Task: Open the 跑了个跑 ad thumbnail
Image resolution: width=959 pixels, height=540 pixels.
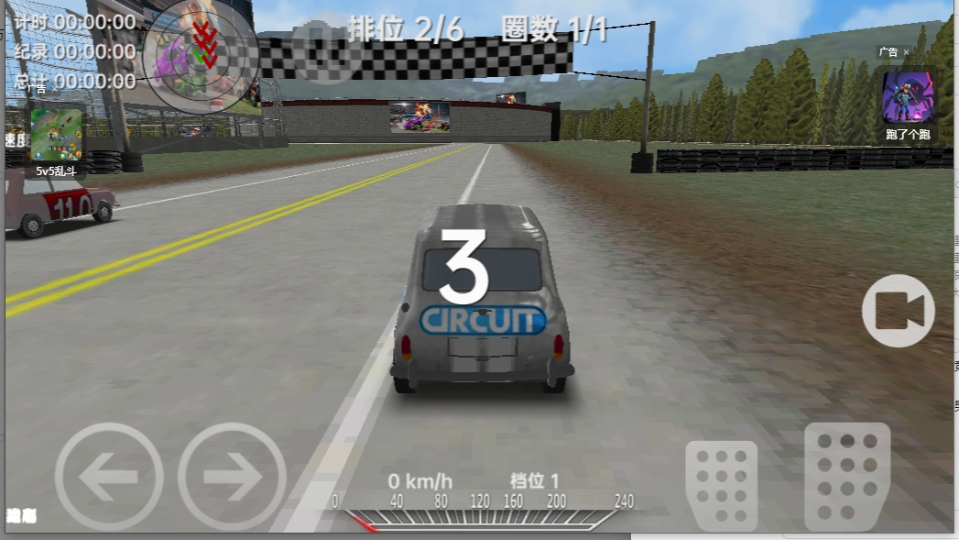Action: coord(908,98)
